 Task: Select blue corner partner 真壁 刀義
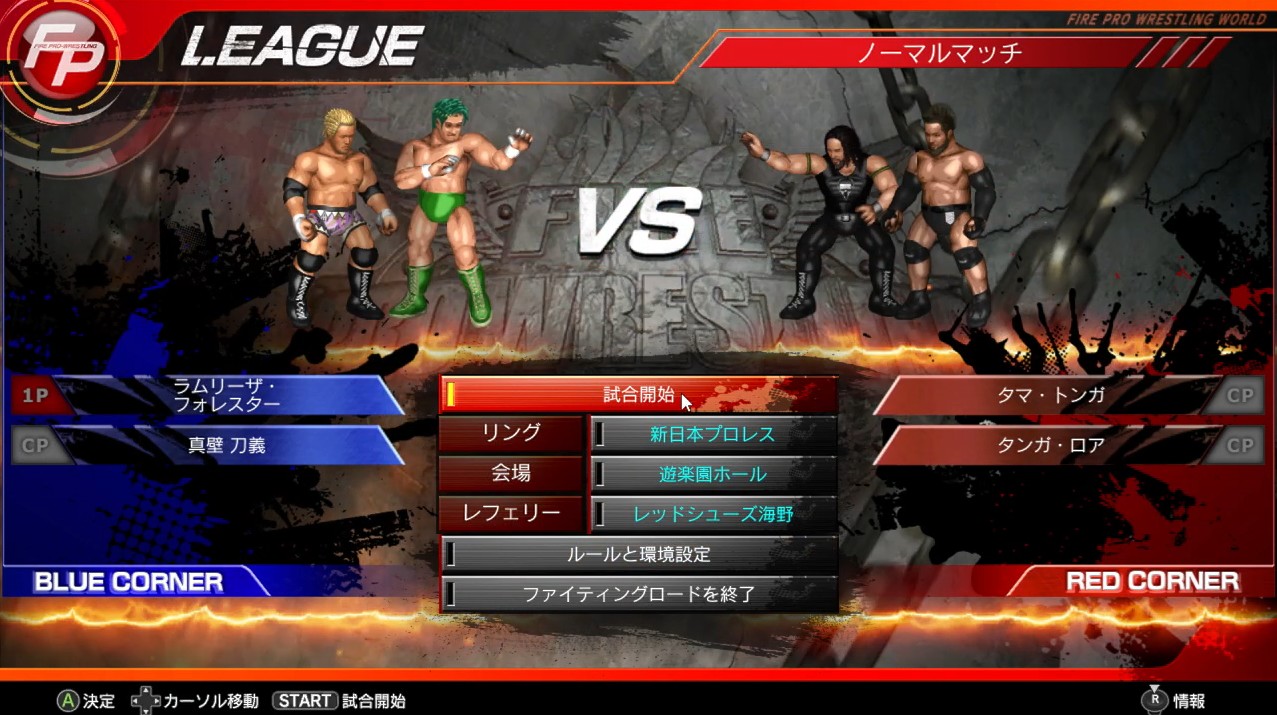(x=227, y=446)
